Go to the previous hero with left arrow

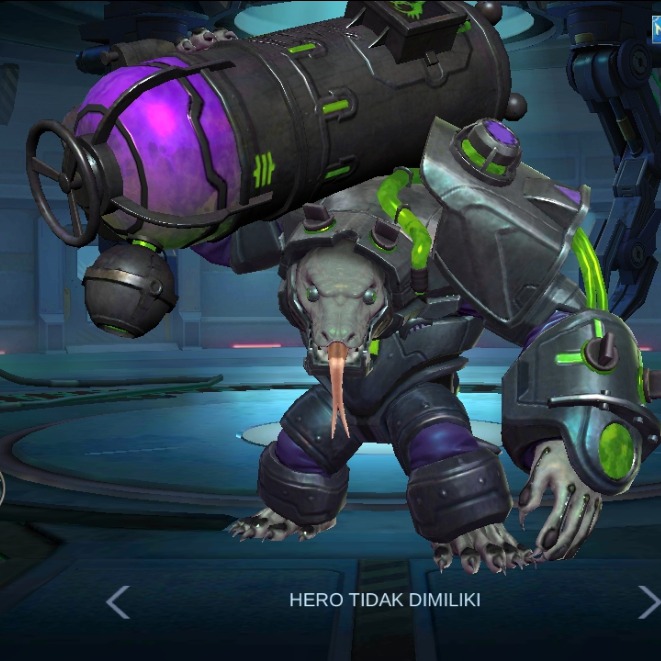coord(117,601)
